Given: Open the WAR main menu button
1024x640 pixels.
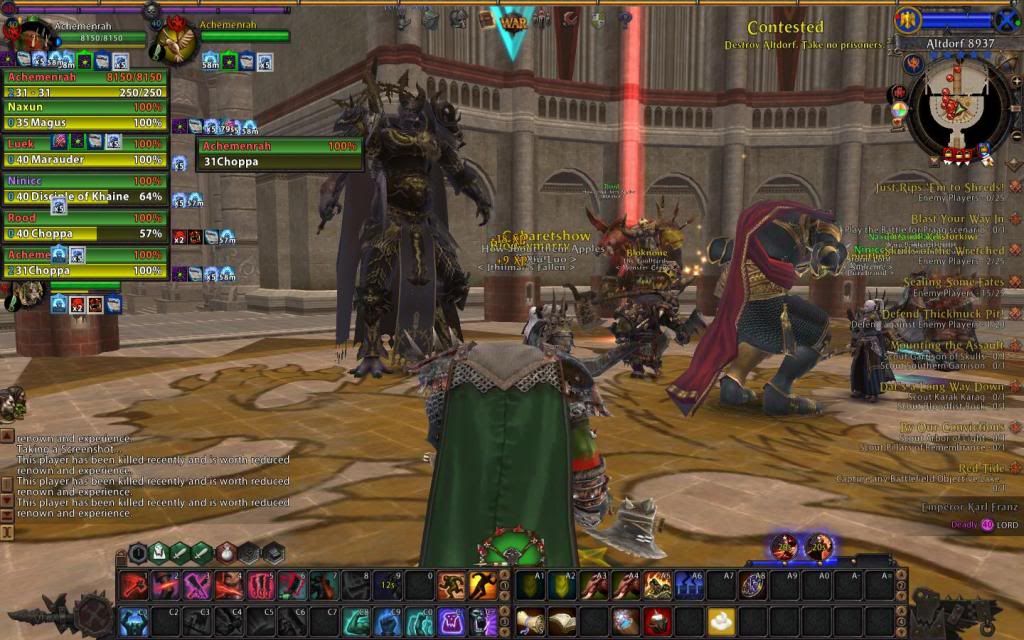Looking at the screenshot, I should pyautogui.click(x=513, y=20).
